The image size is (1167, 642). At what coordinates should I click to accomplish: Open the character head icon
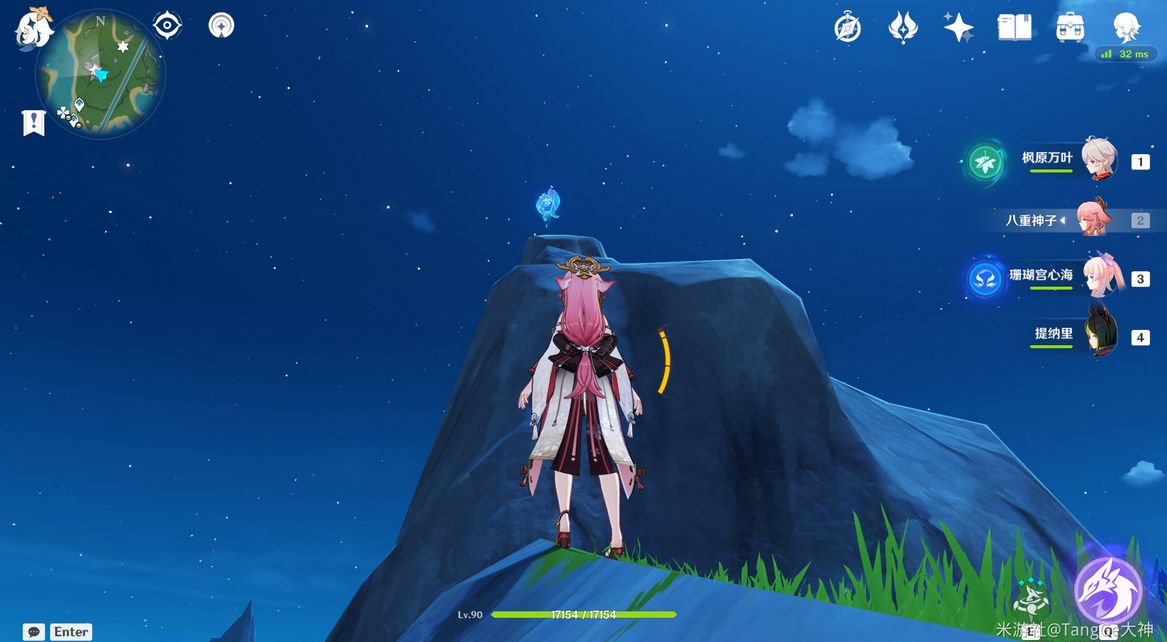pyautogui.click(x=1127, y=27)
